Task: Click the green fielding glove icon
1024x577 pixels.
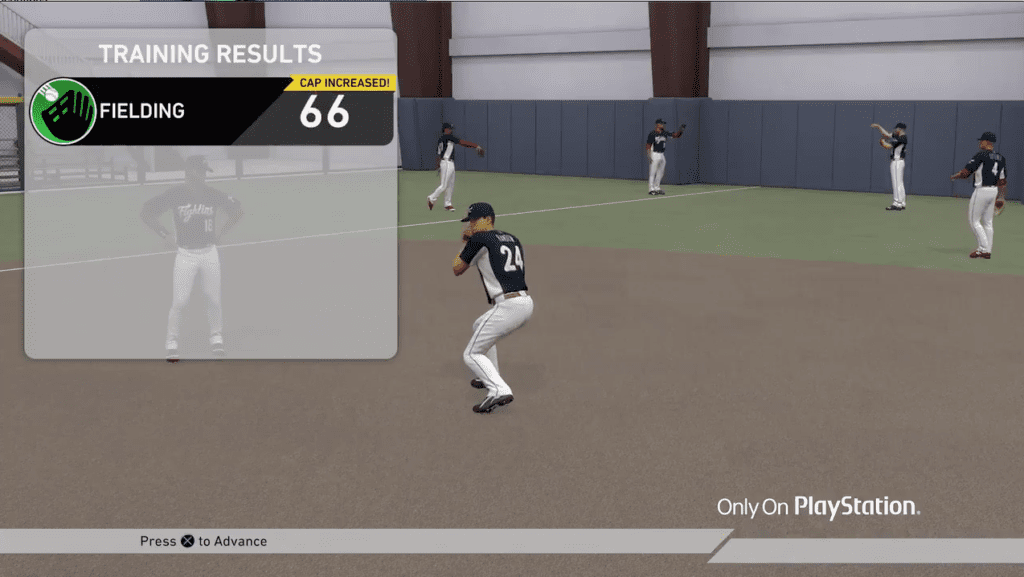Action: pyautogui.click(x=63, y=111)
